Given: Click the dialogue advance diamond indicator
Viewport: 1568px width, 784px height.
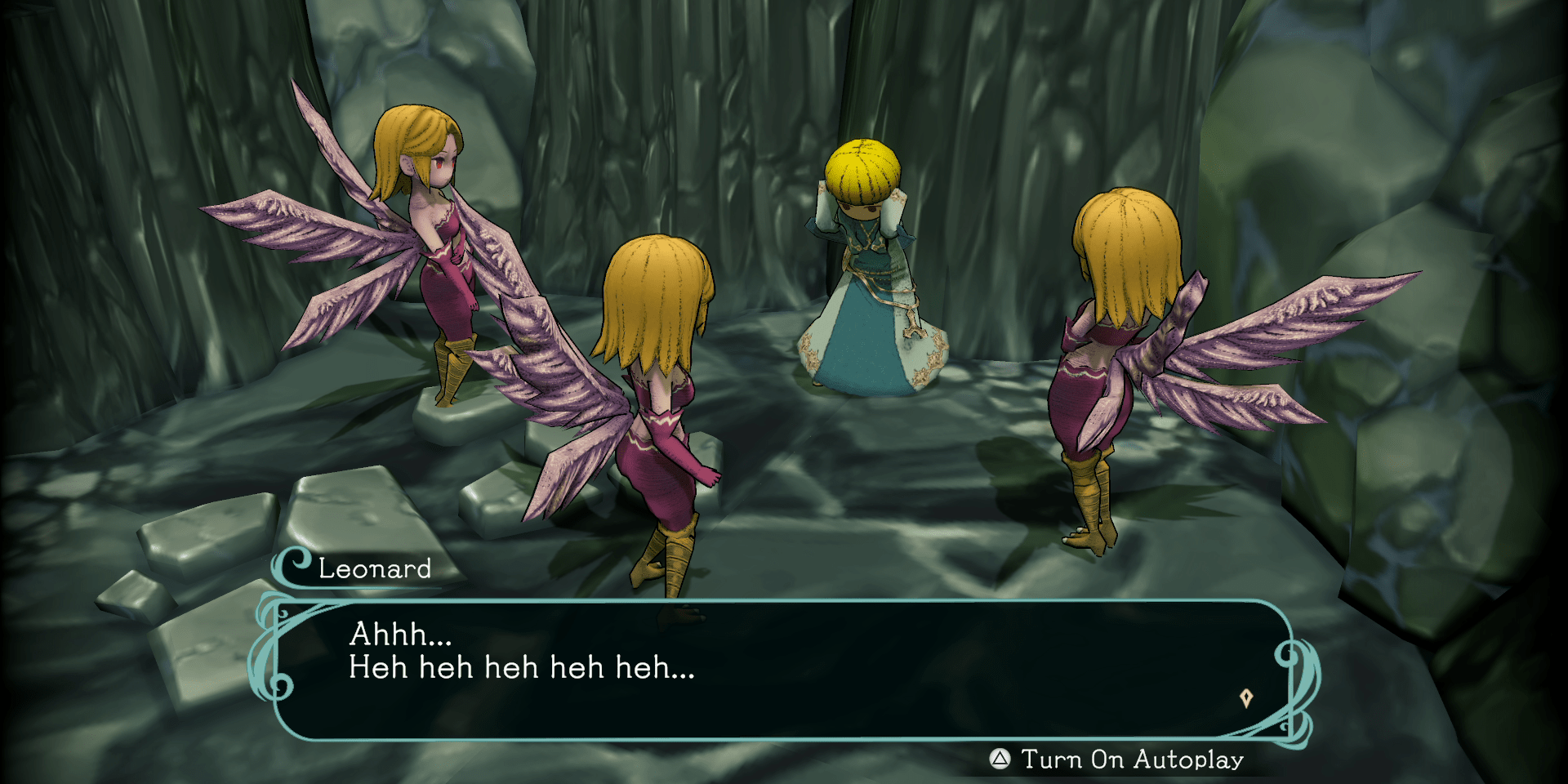Looking at the screenshot, I should pos(1246,698).
